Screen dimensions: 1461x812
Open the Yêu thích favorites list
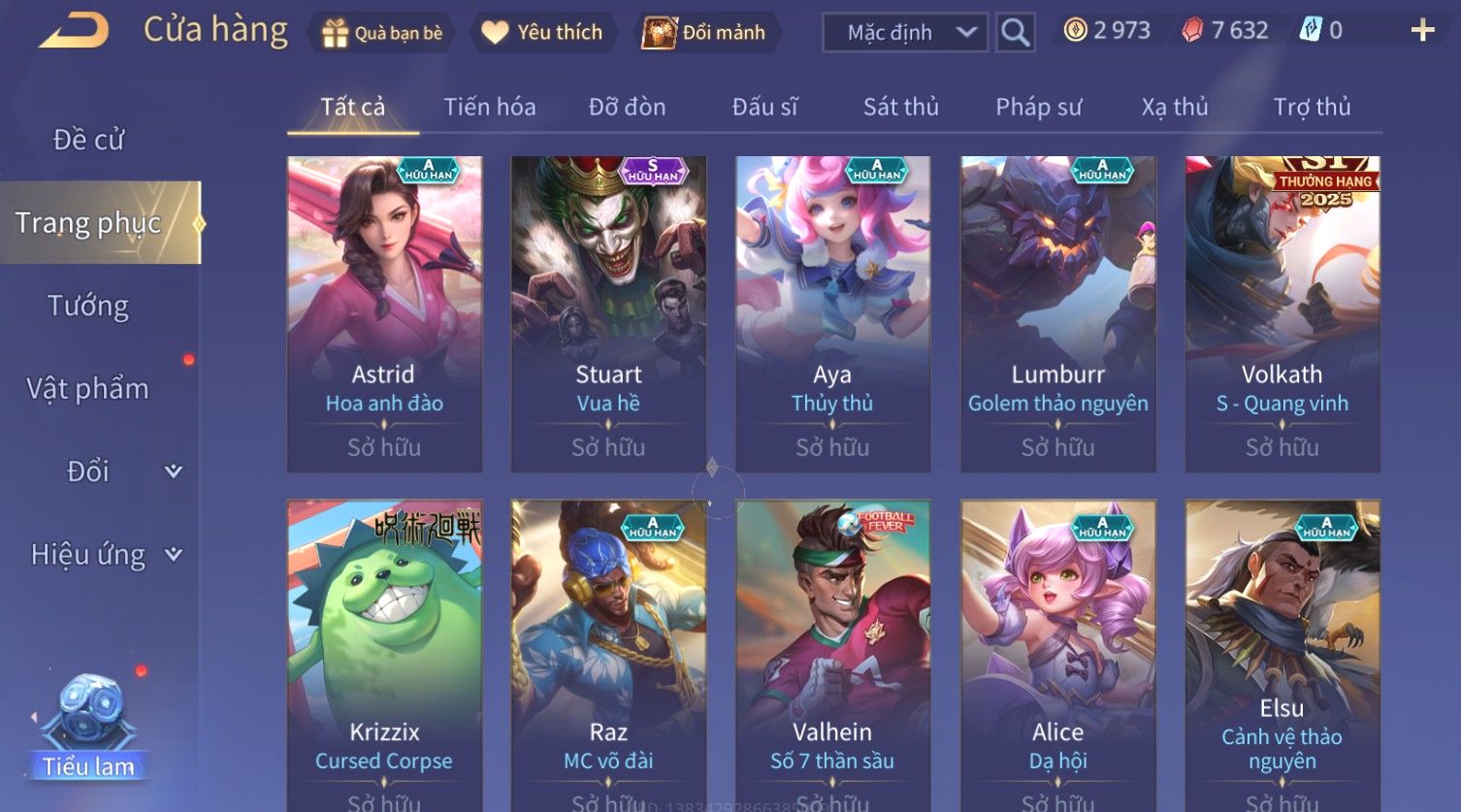tap(543, 33)
